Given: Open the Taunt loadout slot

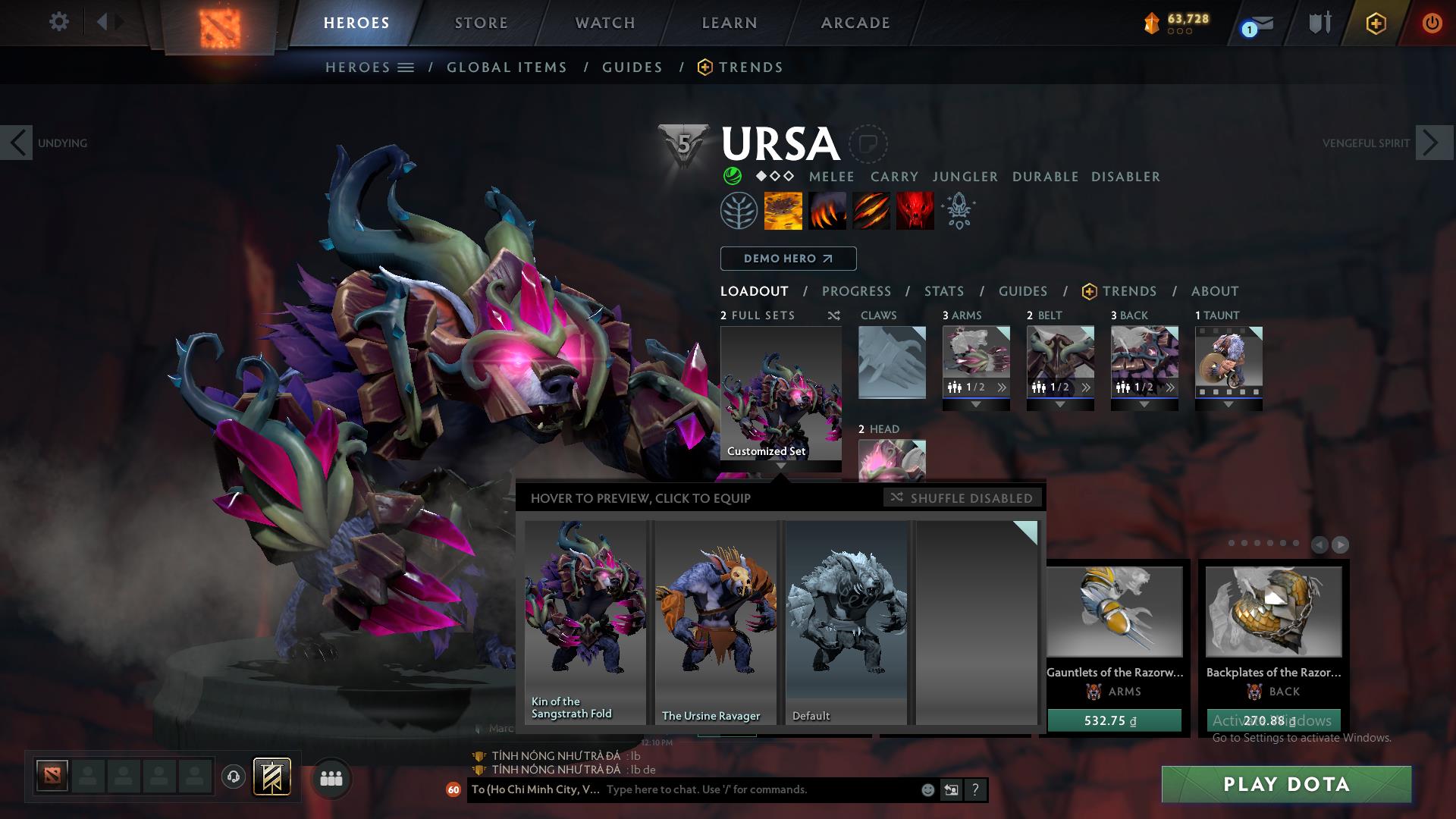Looking at the screenshot, I should coord(1228,362).
